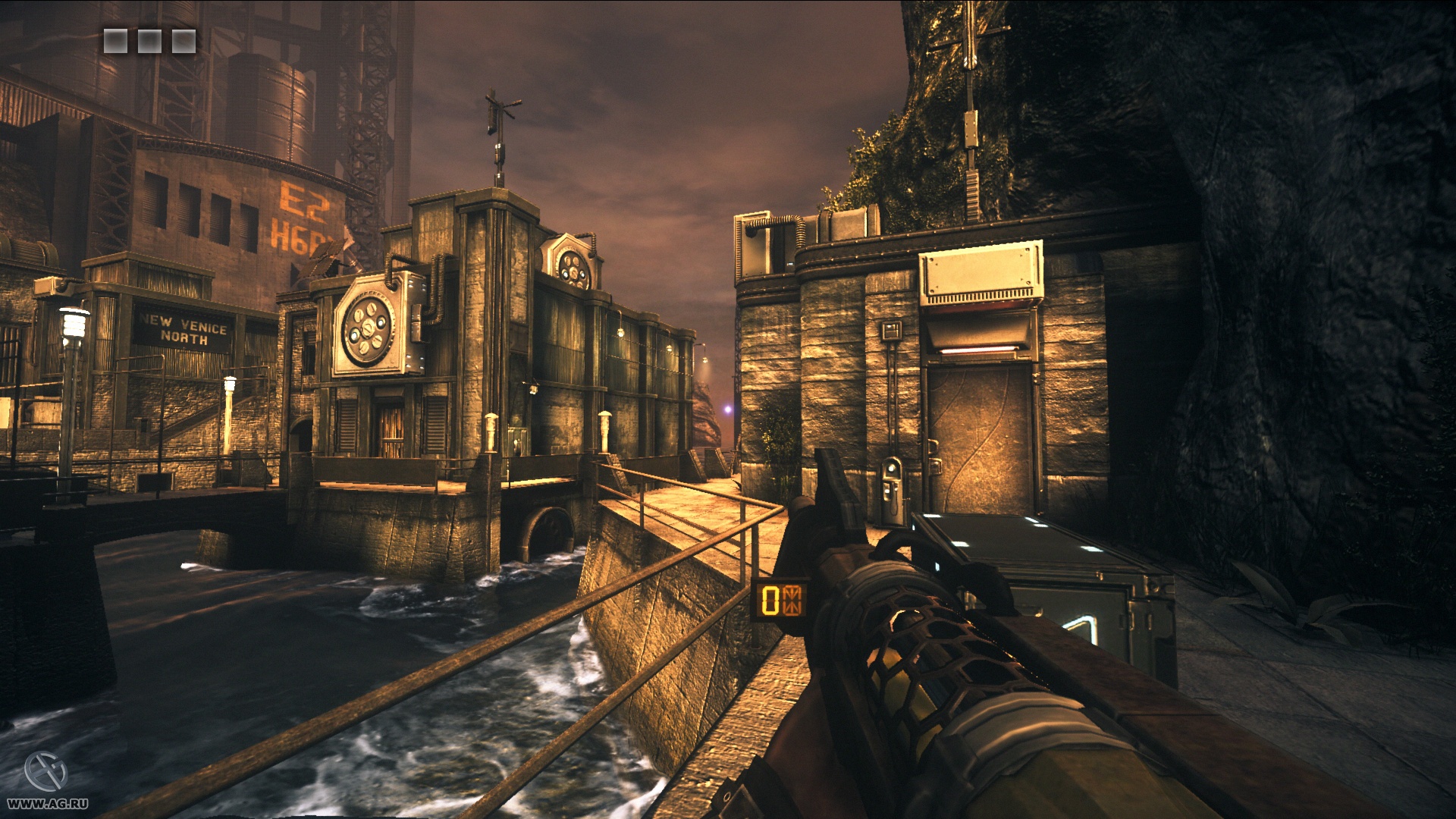Image resolution: width=1456 pixels, height=819 pixels.
Task: Click the small lit wall switch on the stone pillar
Action: tap(890, 329)
